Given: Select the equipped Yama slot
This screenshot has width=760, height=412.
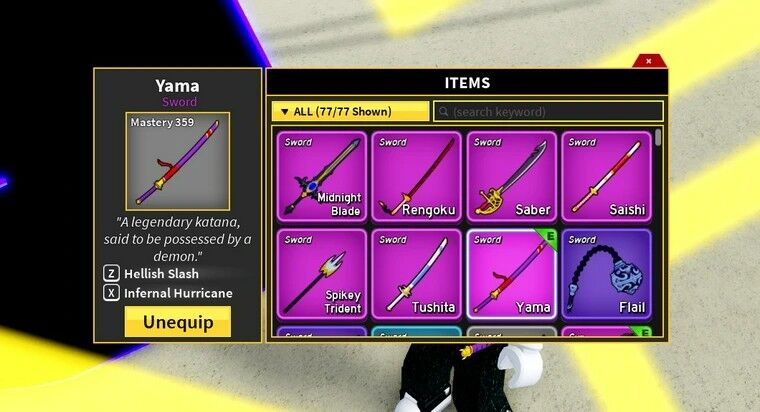Looking at the screenshot, I should 511,274.
